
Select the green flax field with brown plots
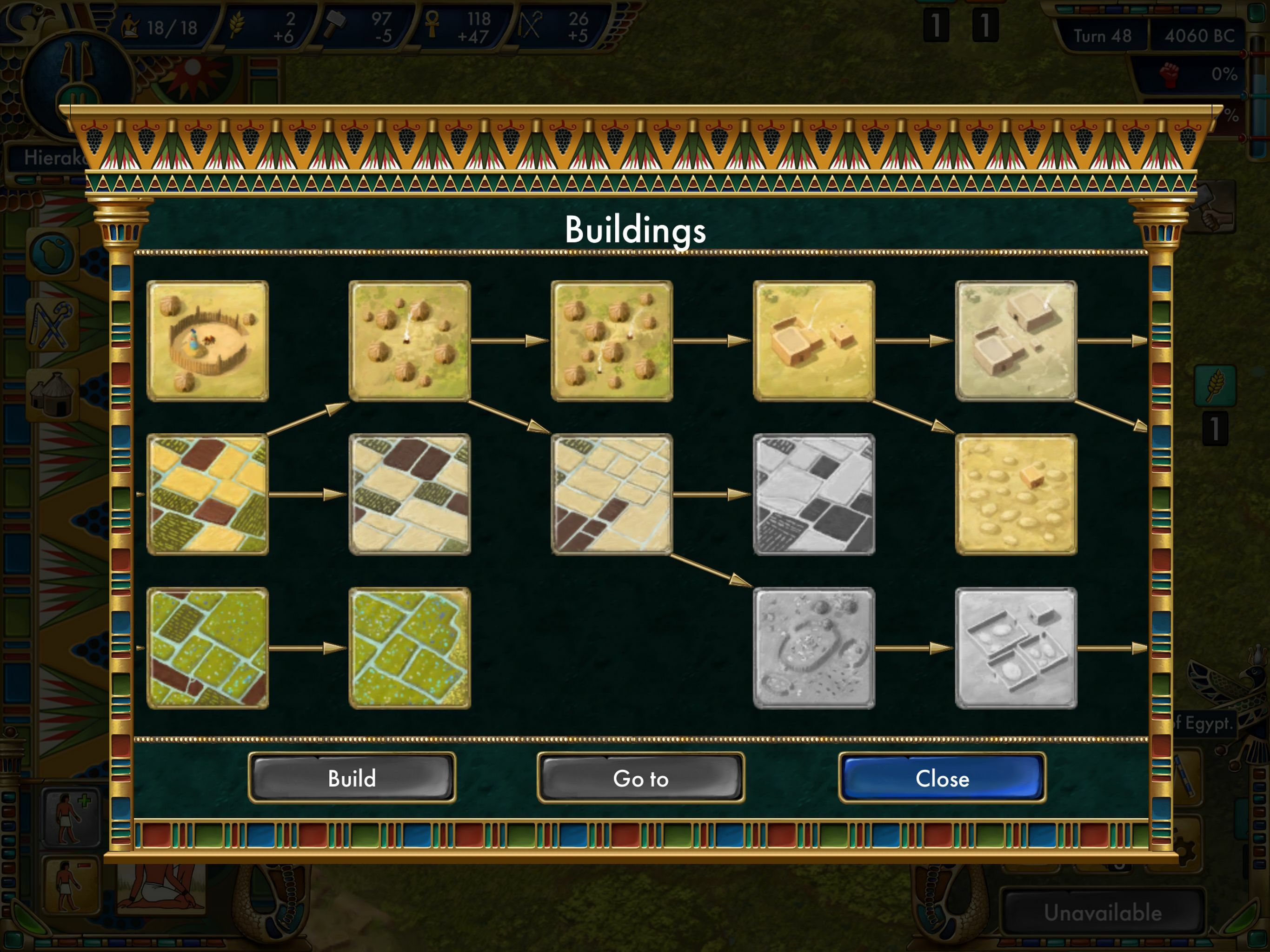click(x=207, y=648)
